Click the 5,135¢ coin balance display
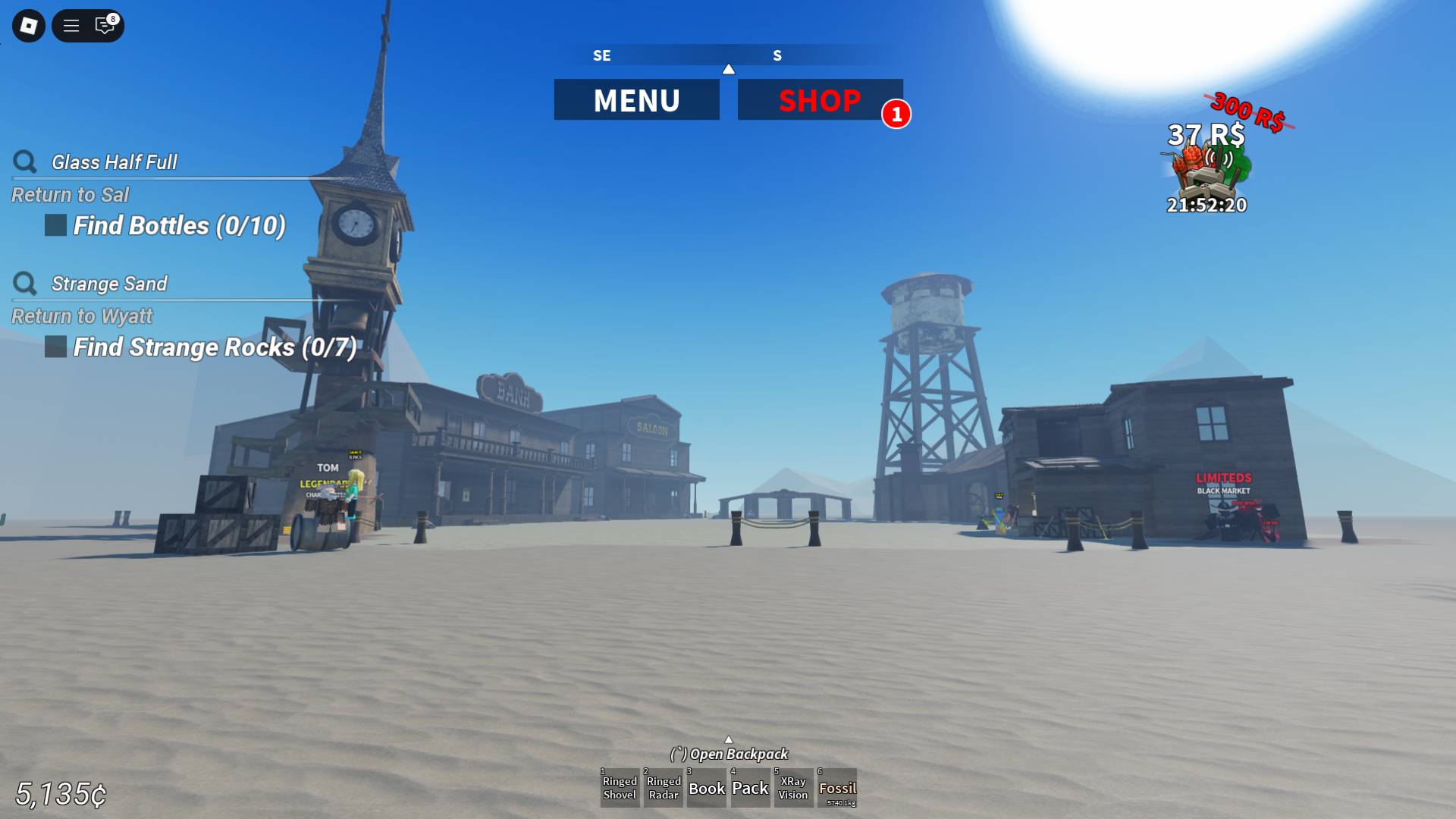Image resolution: width=1456 pixels, height=819 pixels. pos(59,794)
